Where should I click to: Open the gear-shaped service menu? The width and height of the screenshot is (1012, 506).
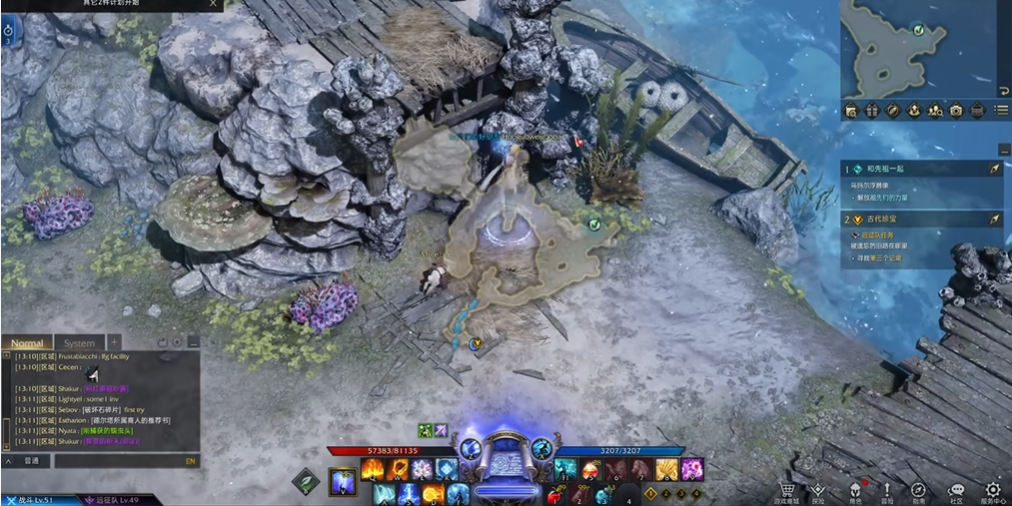[x=992, y=490]
